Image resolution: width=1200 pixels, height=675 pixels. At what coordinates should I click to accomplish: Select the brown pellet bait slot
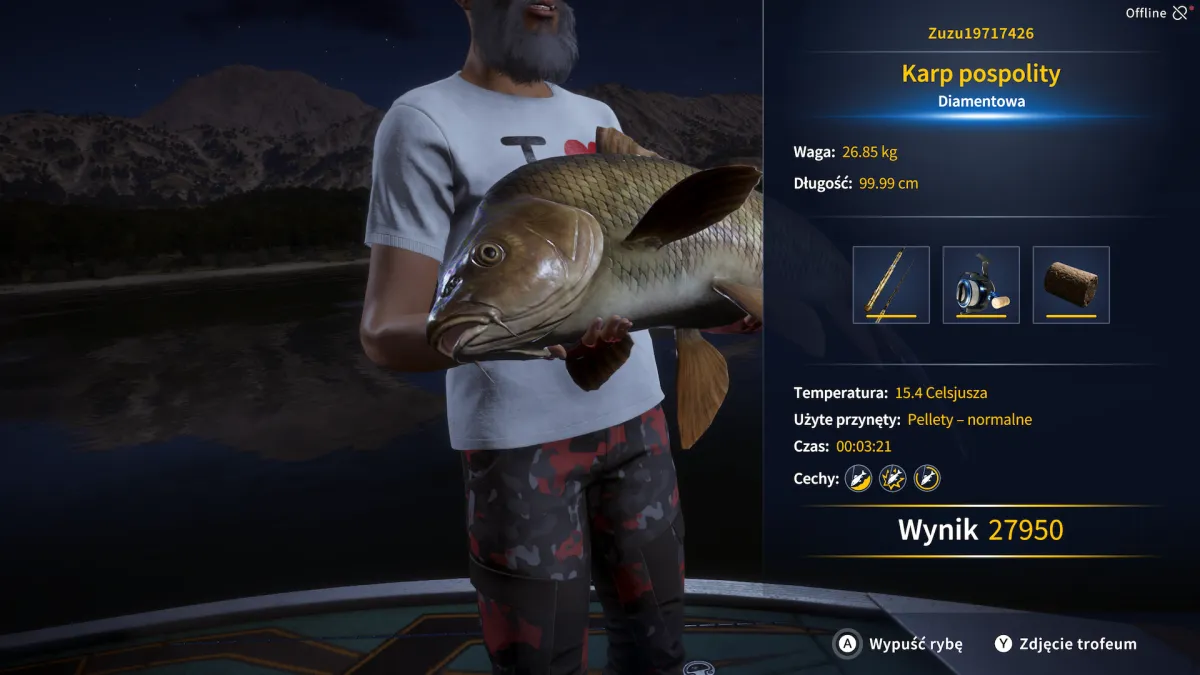click(1071, 285)
